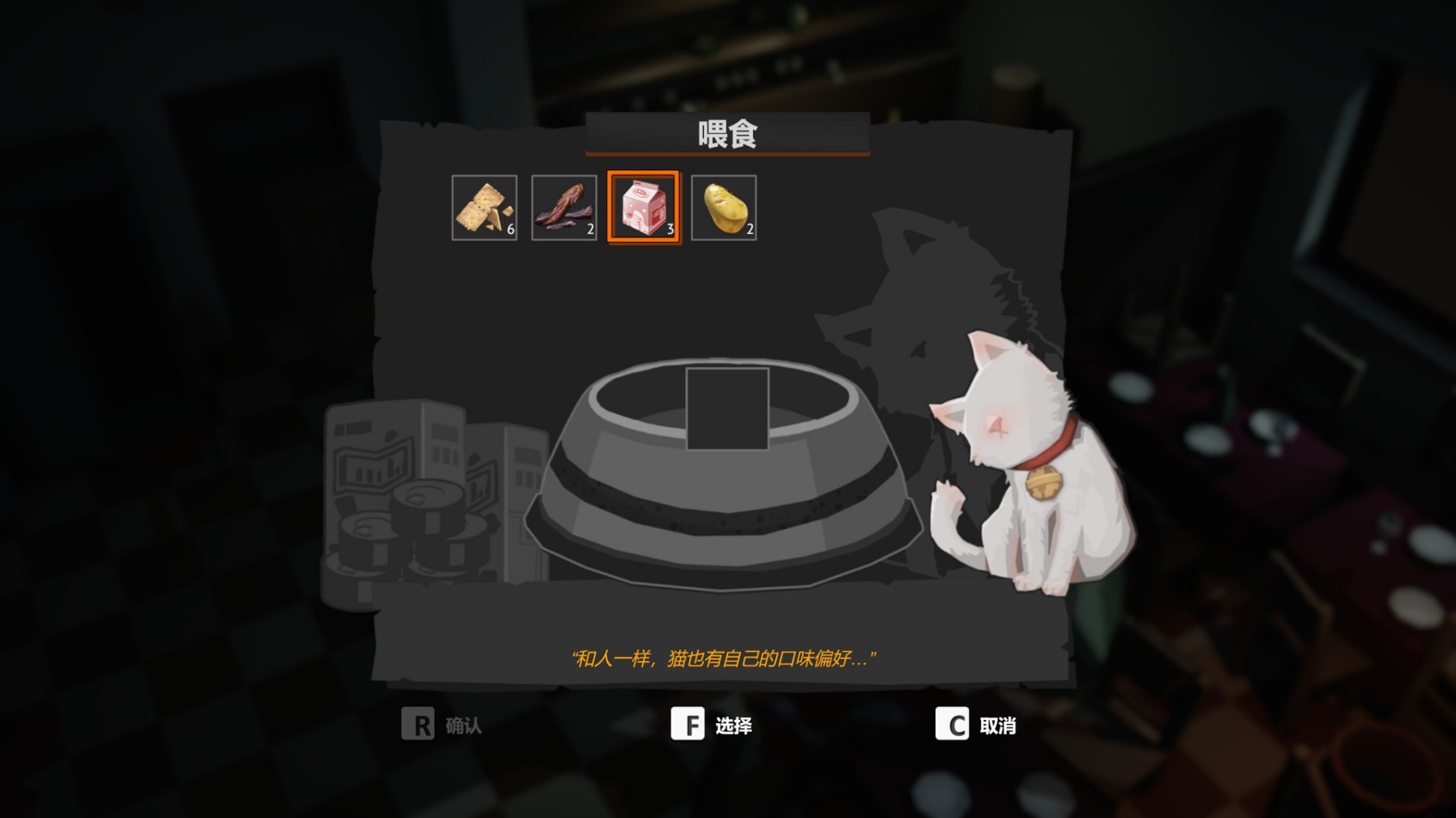This screenshot has width=1456, height=818.
Task: Click the highlighted milk carton slot
Action: (x=643, y=205)
